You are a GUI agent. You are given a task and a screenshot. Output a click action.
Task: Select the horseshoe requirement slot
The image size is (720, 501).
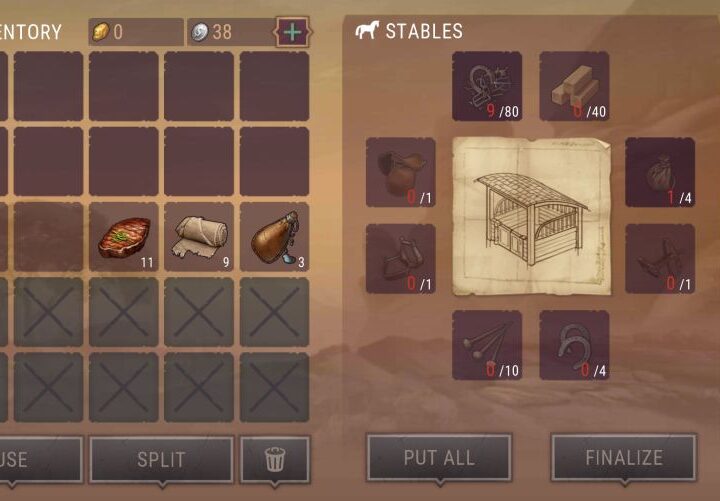point(574,345)
